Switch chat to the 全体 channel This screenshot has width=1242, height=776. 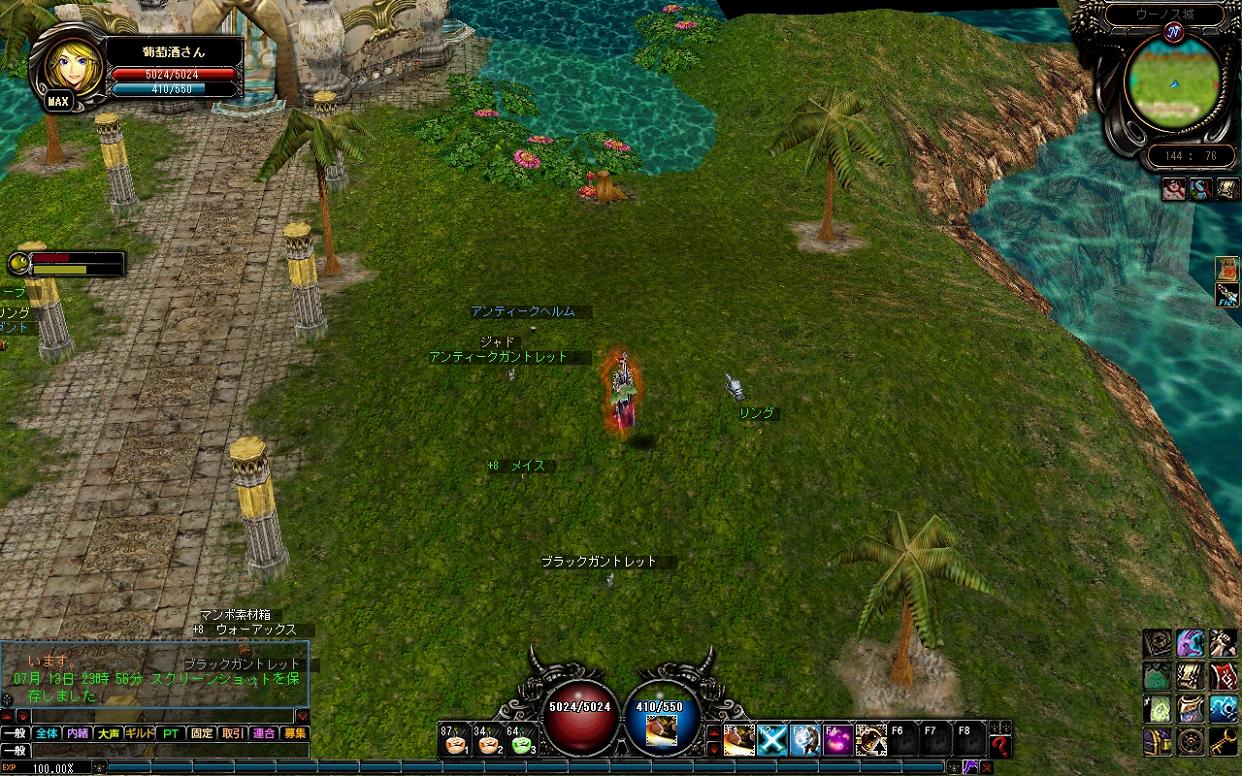click(x=47, y=733)
